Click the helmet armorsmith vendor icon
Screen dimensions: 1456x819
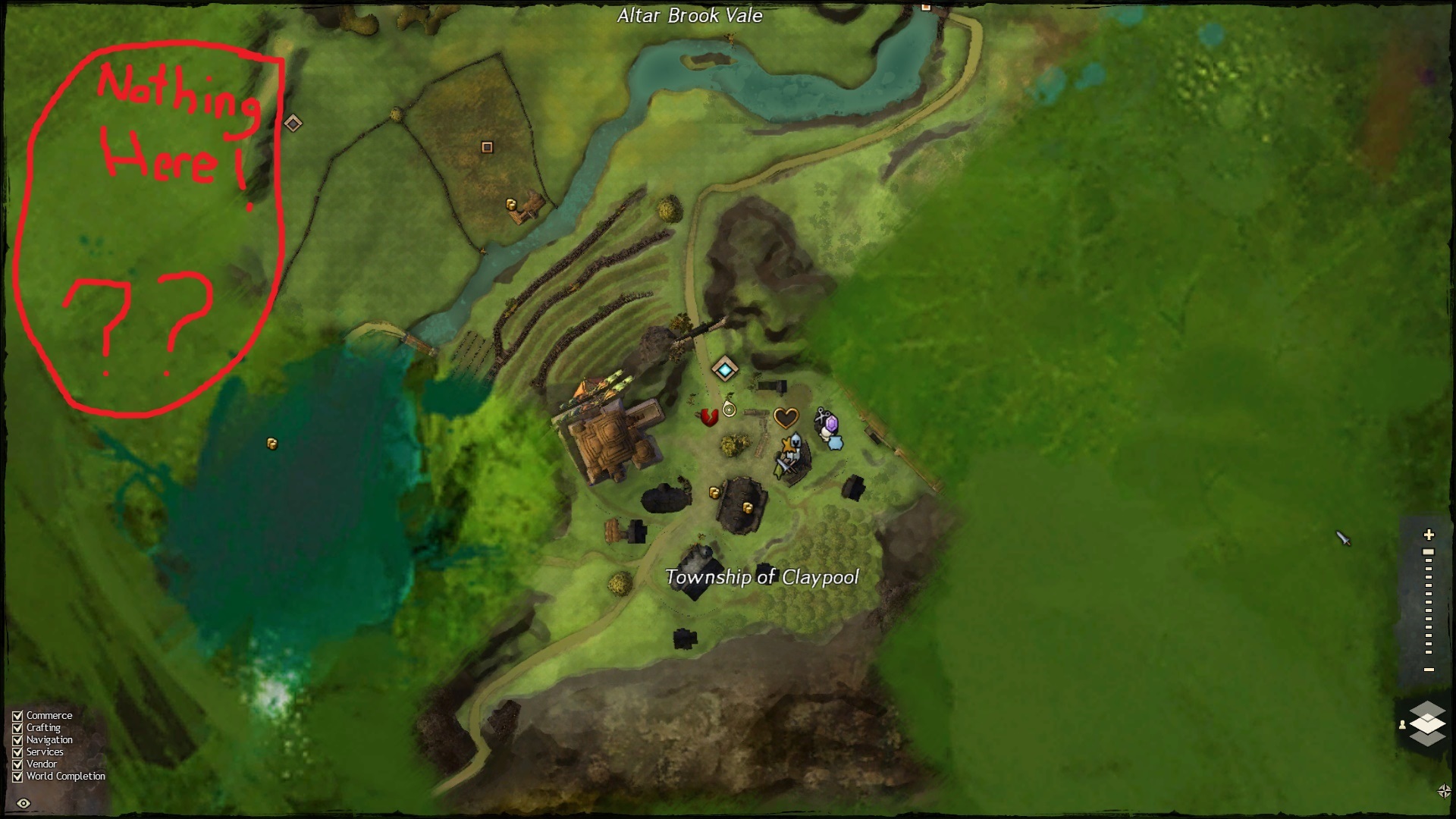[x=795, y=442]
